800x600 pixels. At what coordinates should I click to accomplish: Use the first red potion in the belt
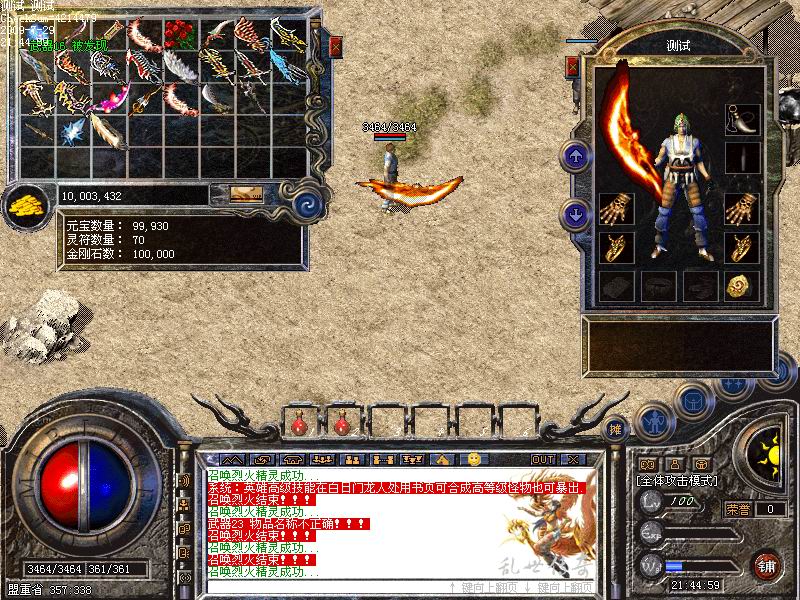(299, 425)
